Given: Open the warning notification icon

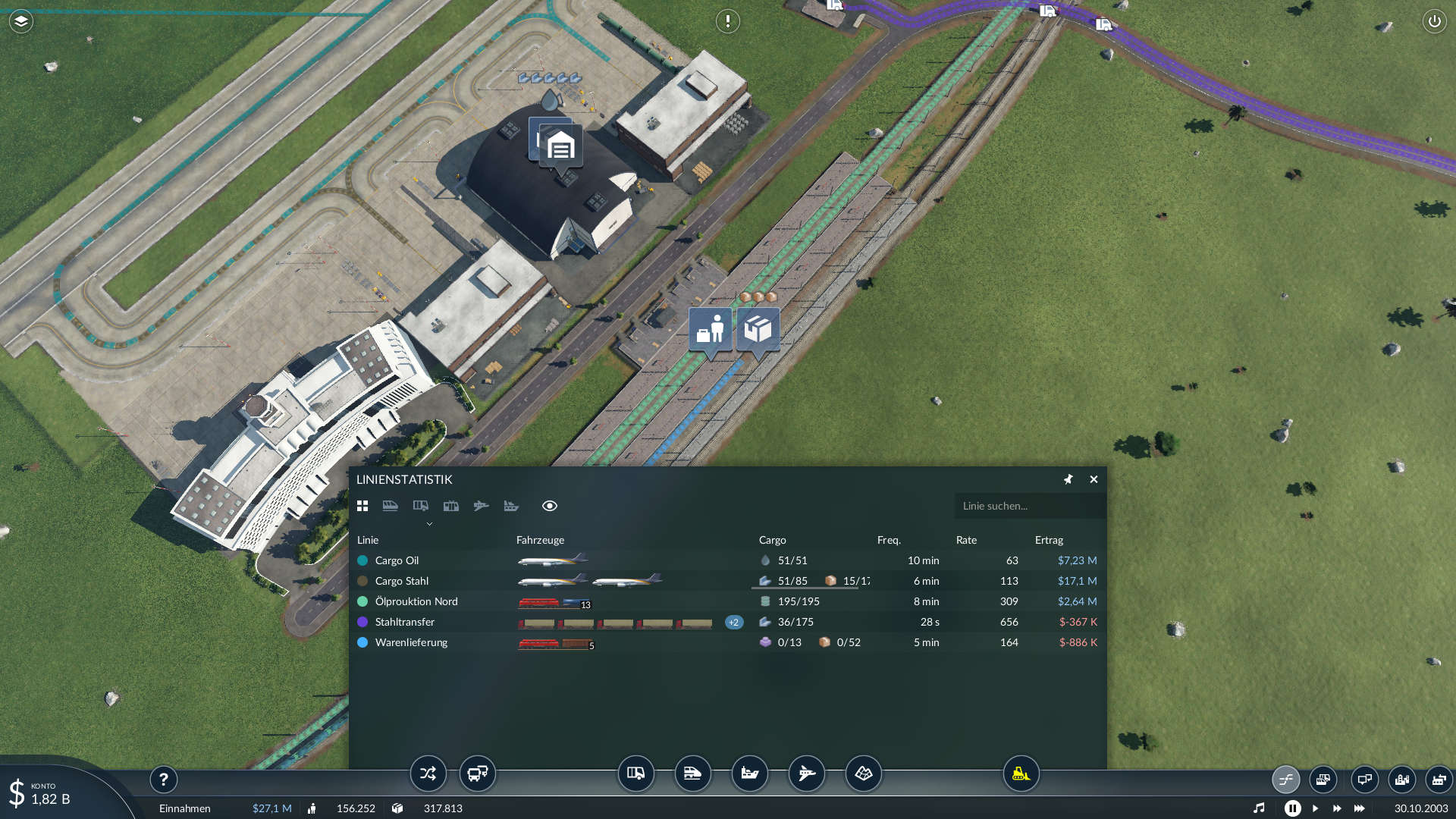Looking at the screenshot, I should click(x=727, y=21).
